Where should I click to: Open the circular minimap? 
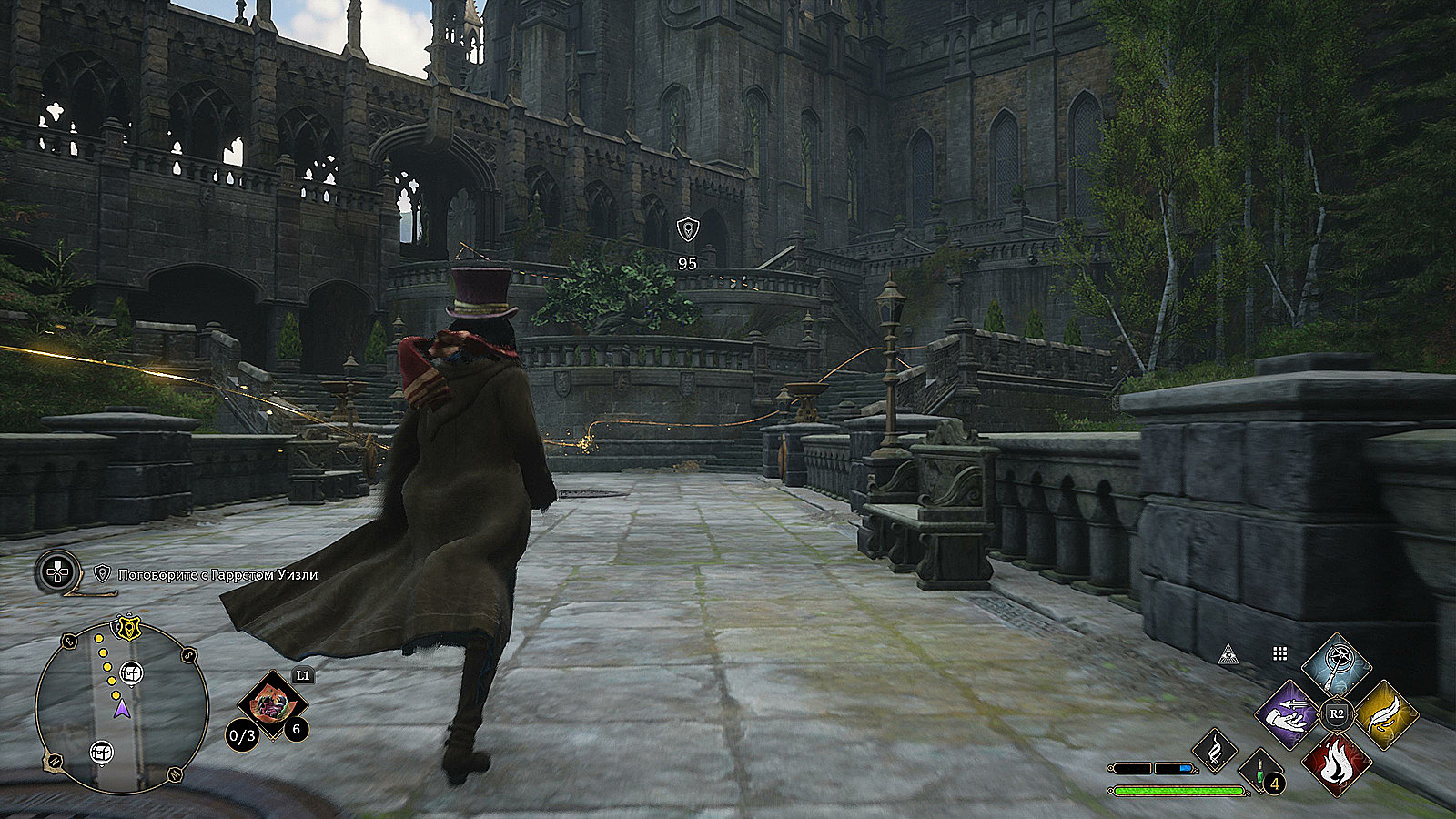(122, 707)
